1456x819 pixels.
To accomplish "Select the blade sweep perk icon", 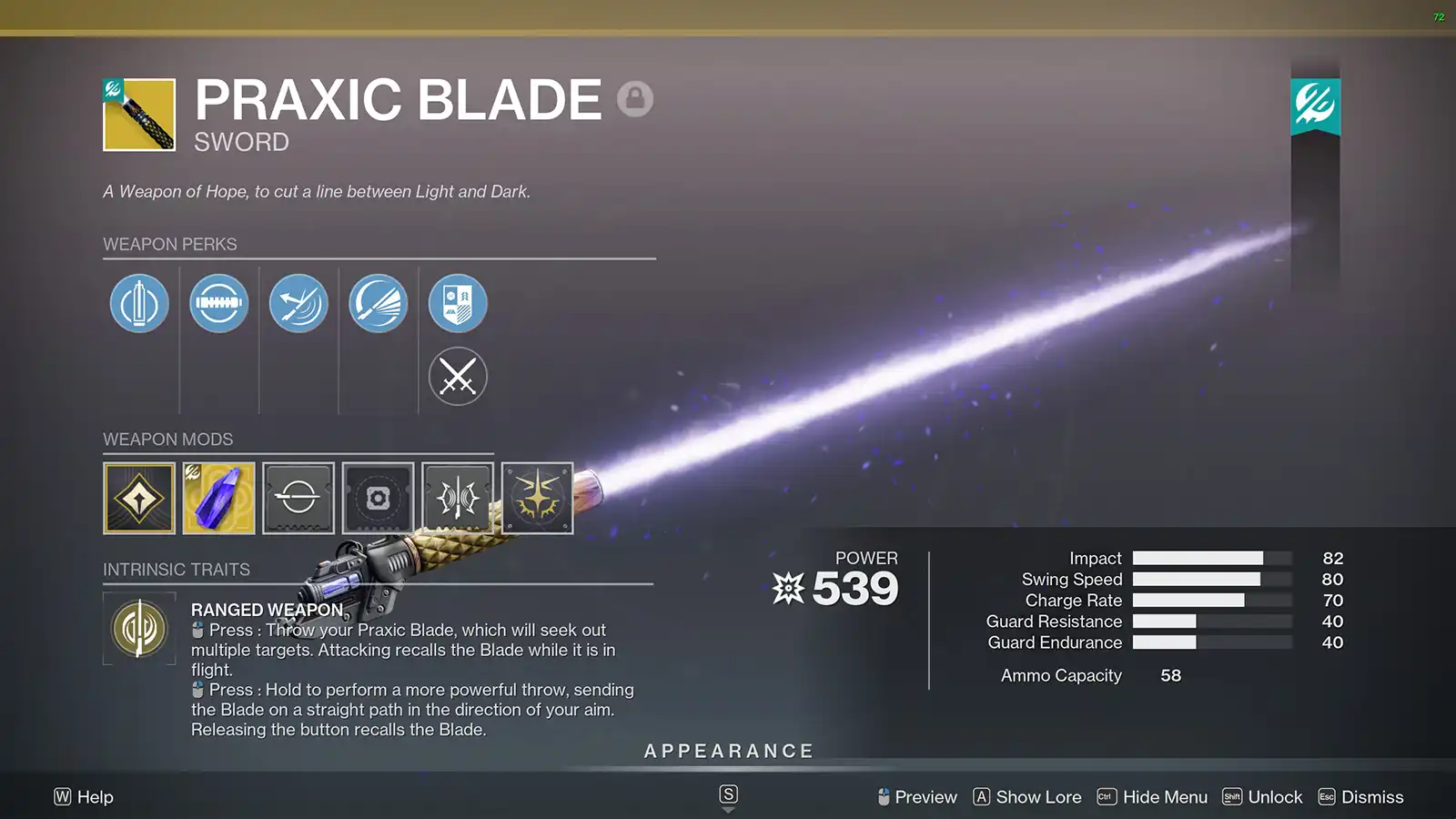I will (379, 303).
